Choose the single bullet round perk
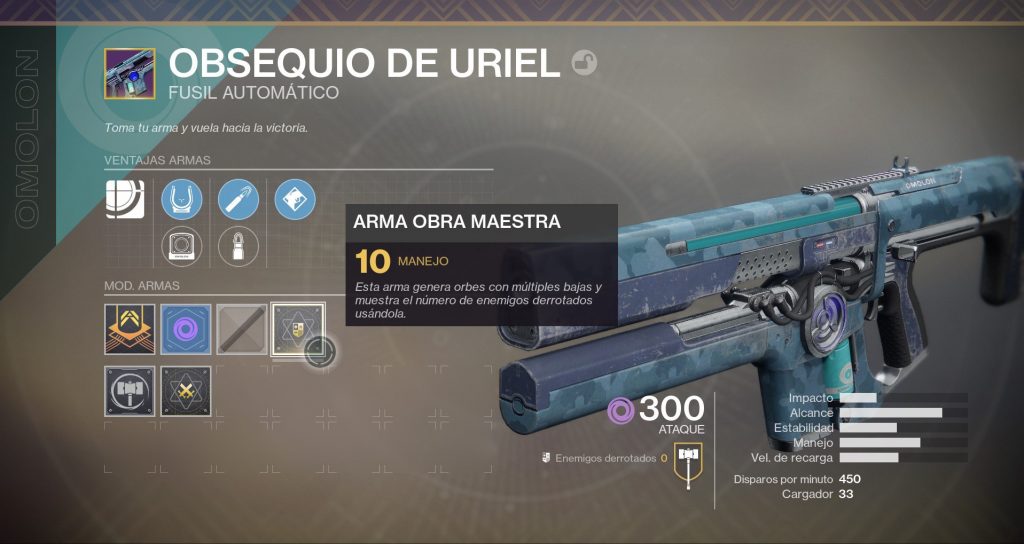The height and width of the screenshot is (544, 1024). (x=238, y=246)
